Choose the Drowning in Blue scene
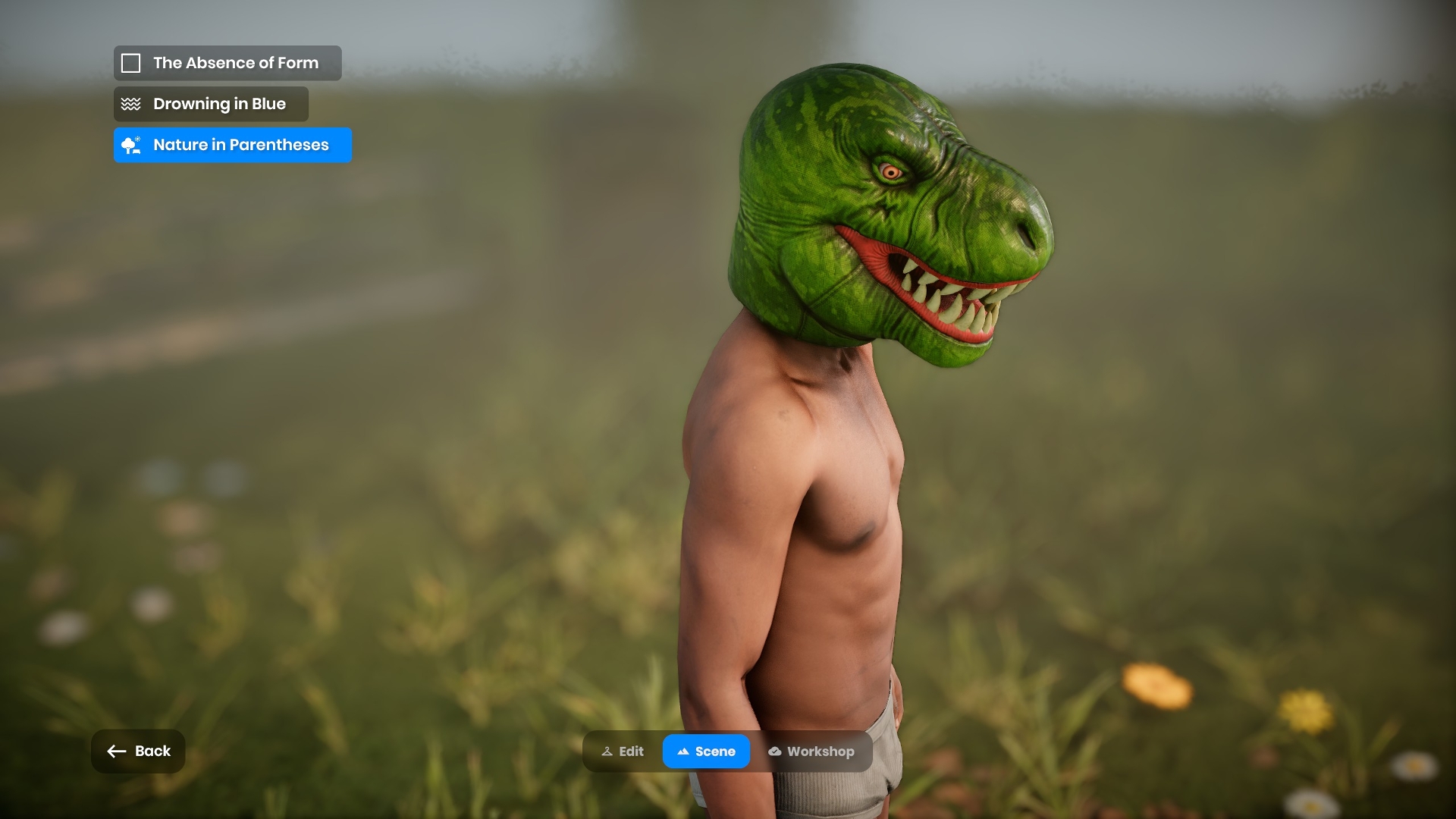Viewport: 1456px width, 819px height. click(x=211, y=104)
